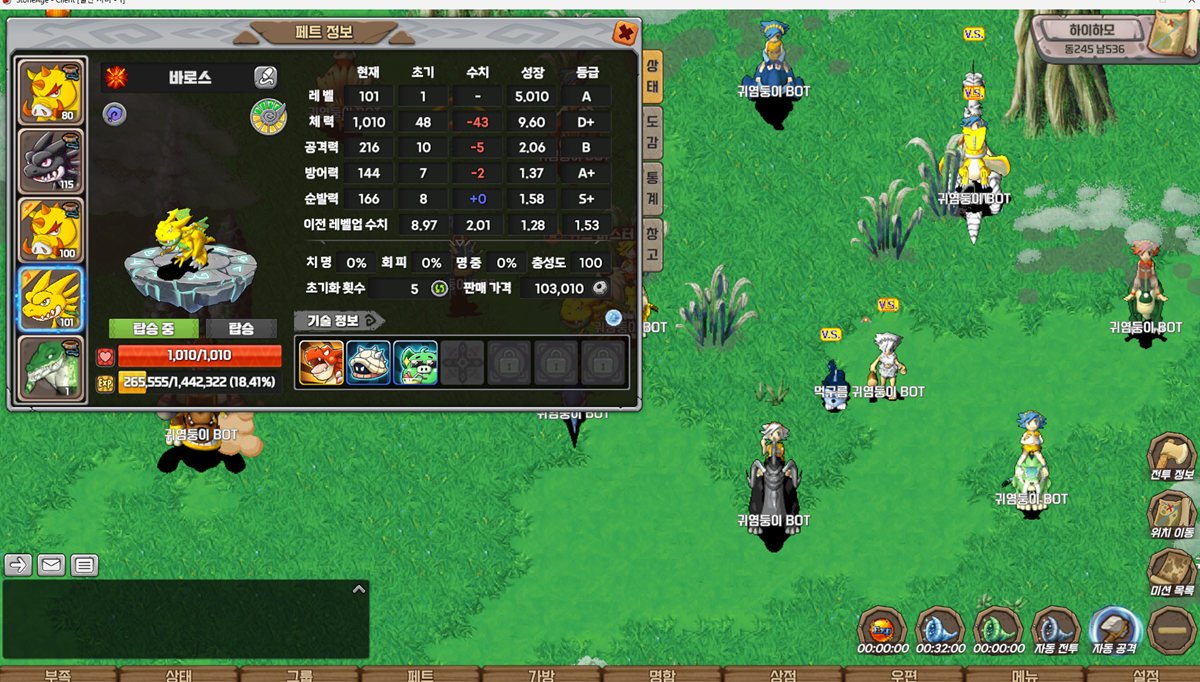Select the green pig pet skill
This screenshot has width=1200, height=682.
coord(415,362)
